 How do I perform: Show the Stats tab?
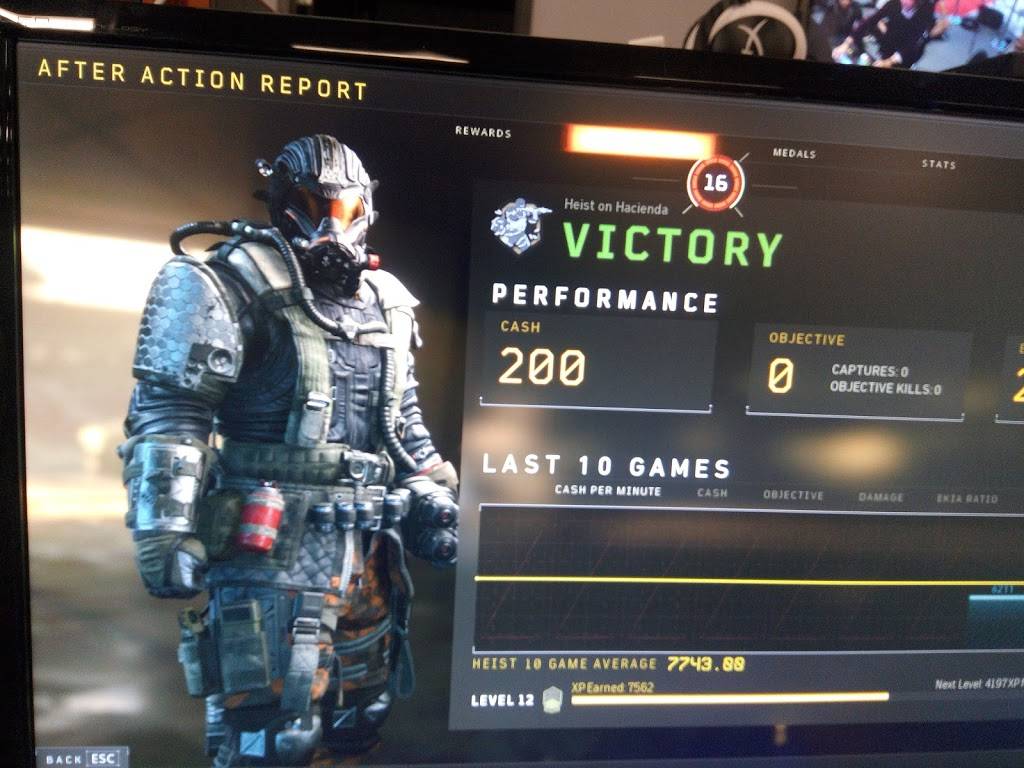click(x=938, y=164)
